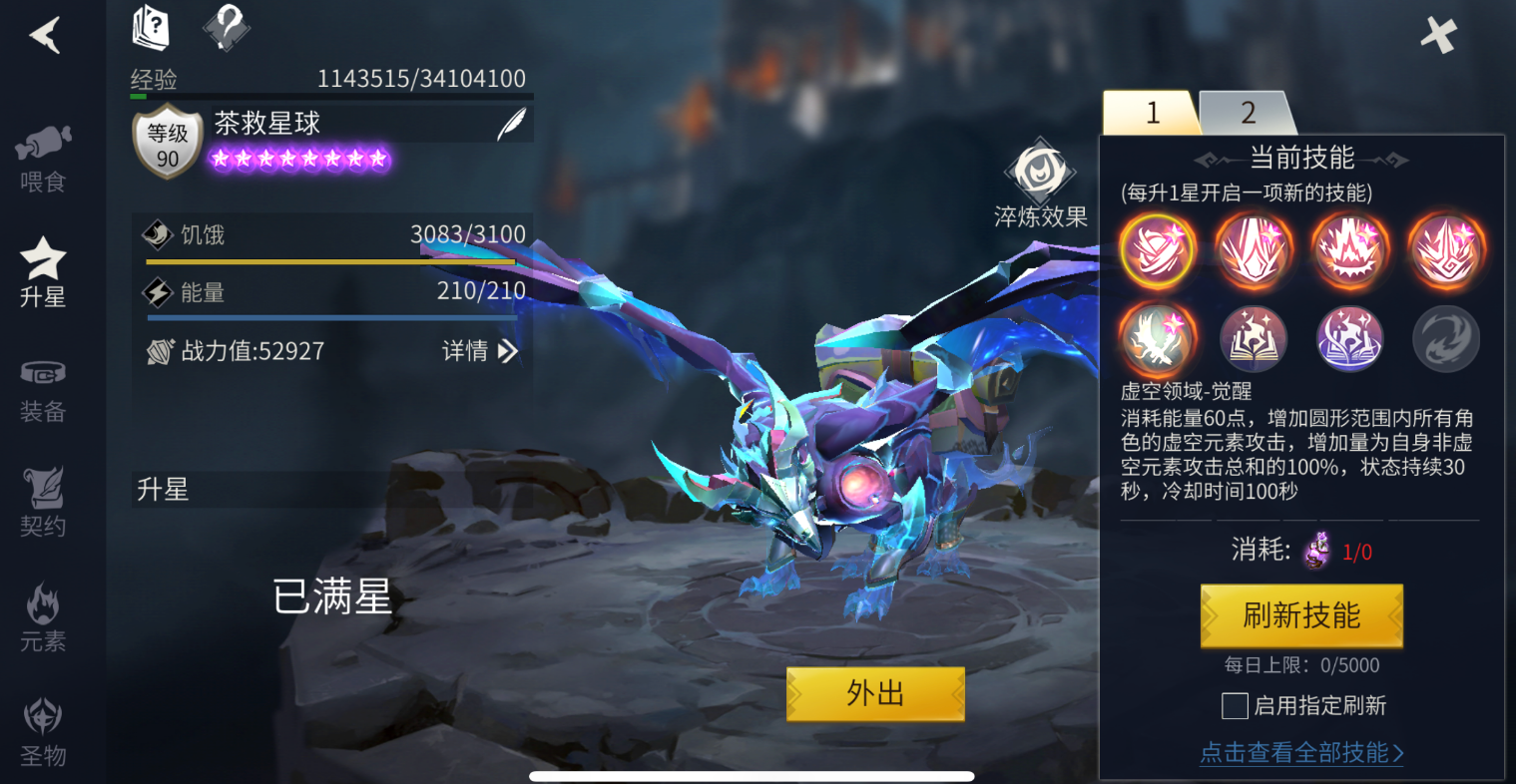This screenshot has height=784, width=1516.
Task: Open the 点击查看全部技能 link
Action: click(1301, 753)
